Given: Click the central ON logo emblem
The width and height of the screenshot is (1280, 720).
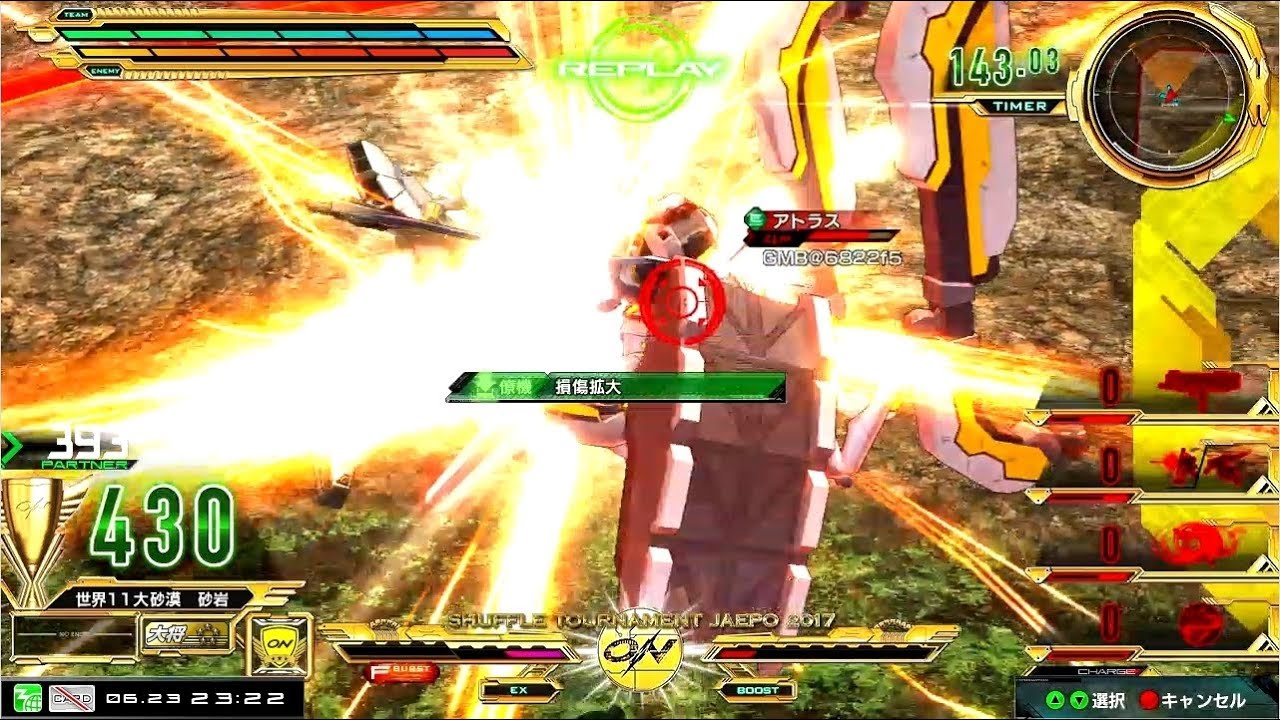Looking at the screenshot, I should pos(640,660).
